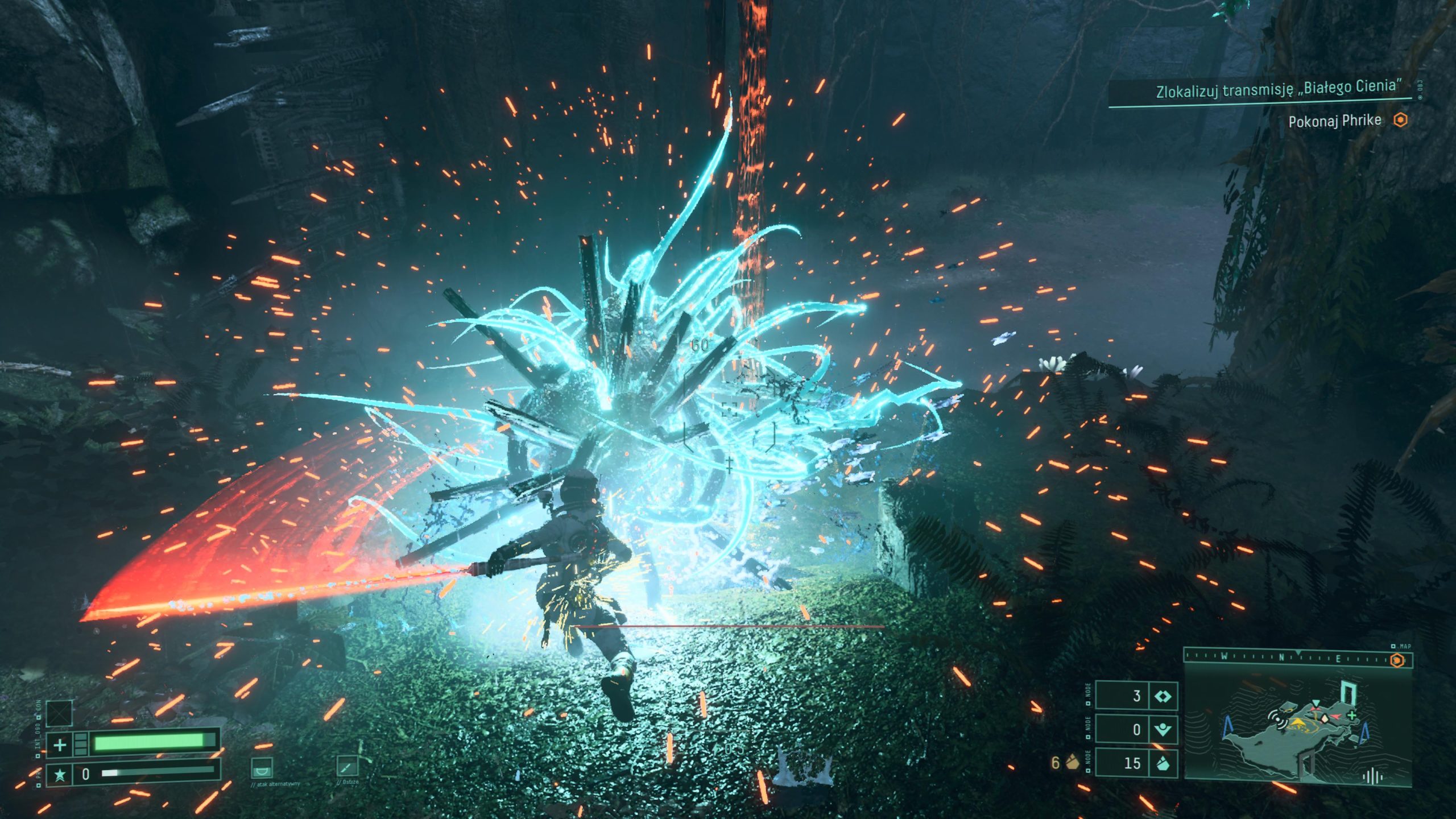Expand the NODE label next to the 15 counter
This screenshot has width=1456, height=819.
(x=1088, y=761)
